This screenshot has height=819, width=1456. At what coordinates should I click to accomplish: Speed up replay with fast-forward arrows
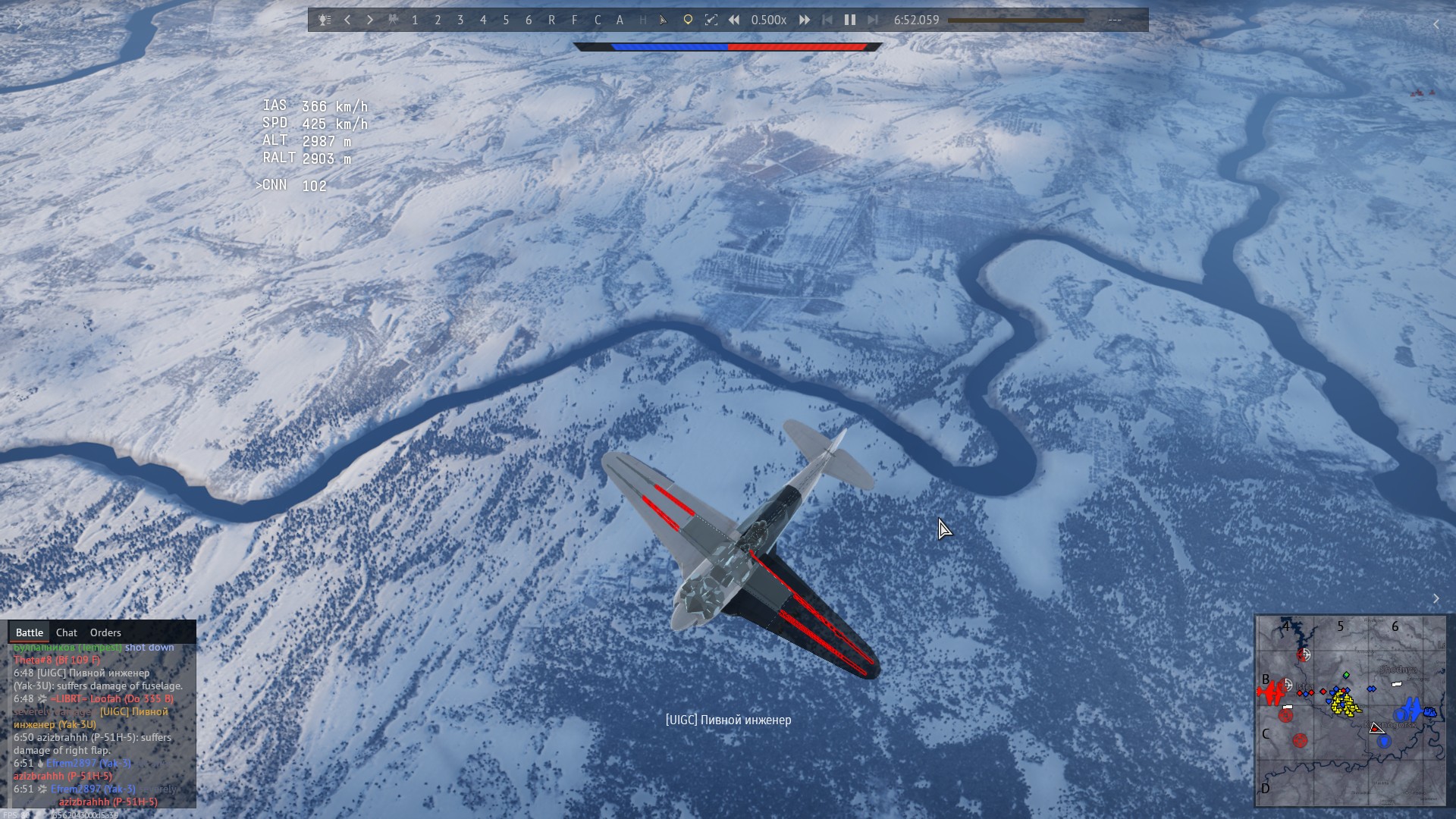(805, 20)
